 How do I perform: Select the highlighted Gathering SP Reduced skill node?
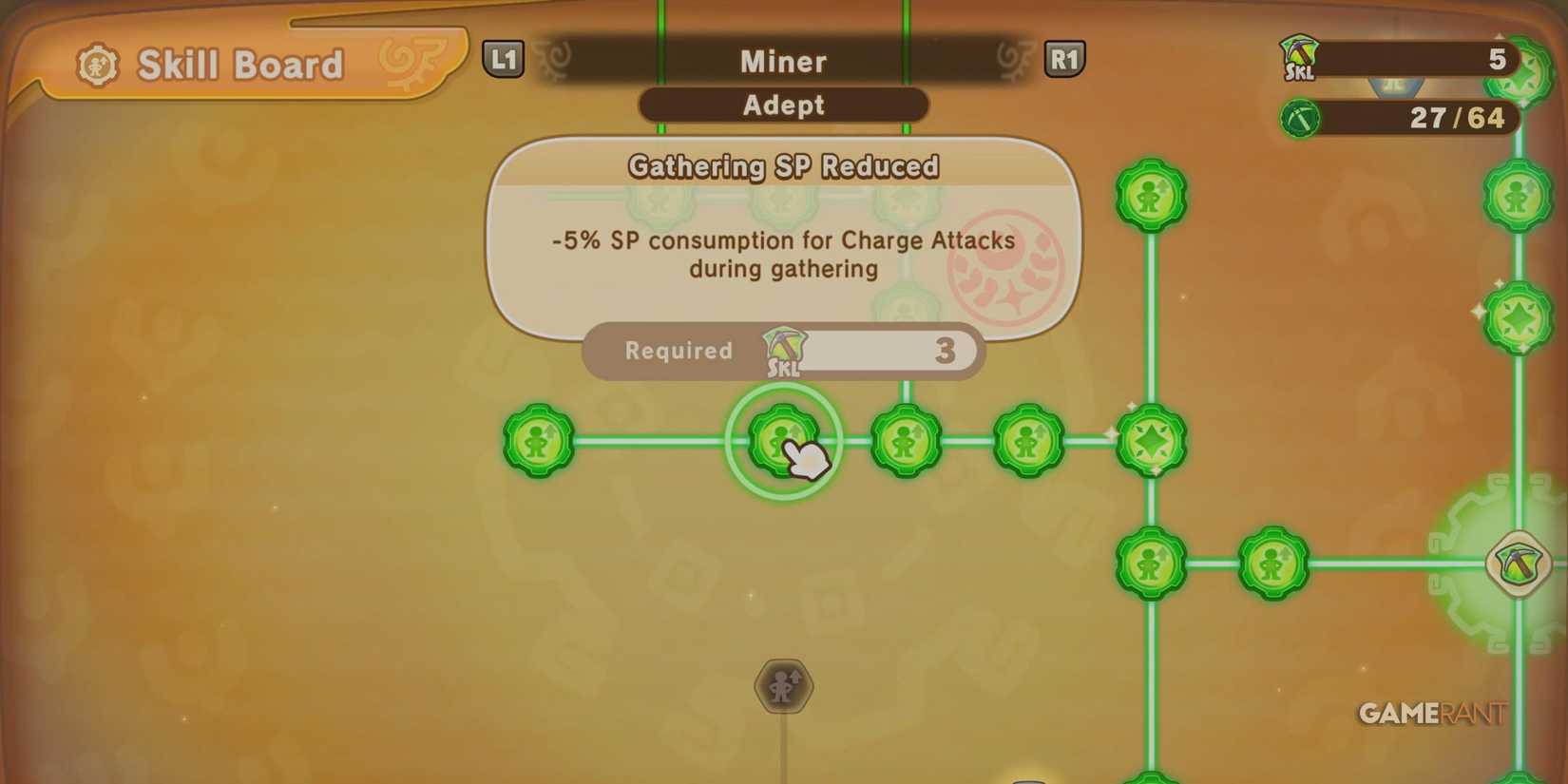(x=784, y=440)
